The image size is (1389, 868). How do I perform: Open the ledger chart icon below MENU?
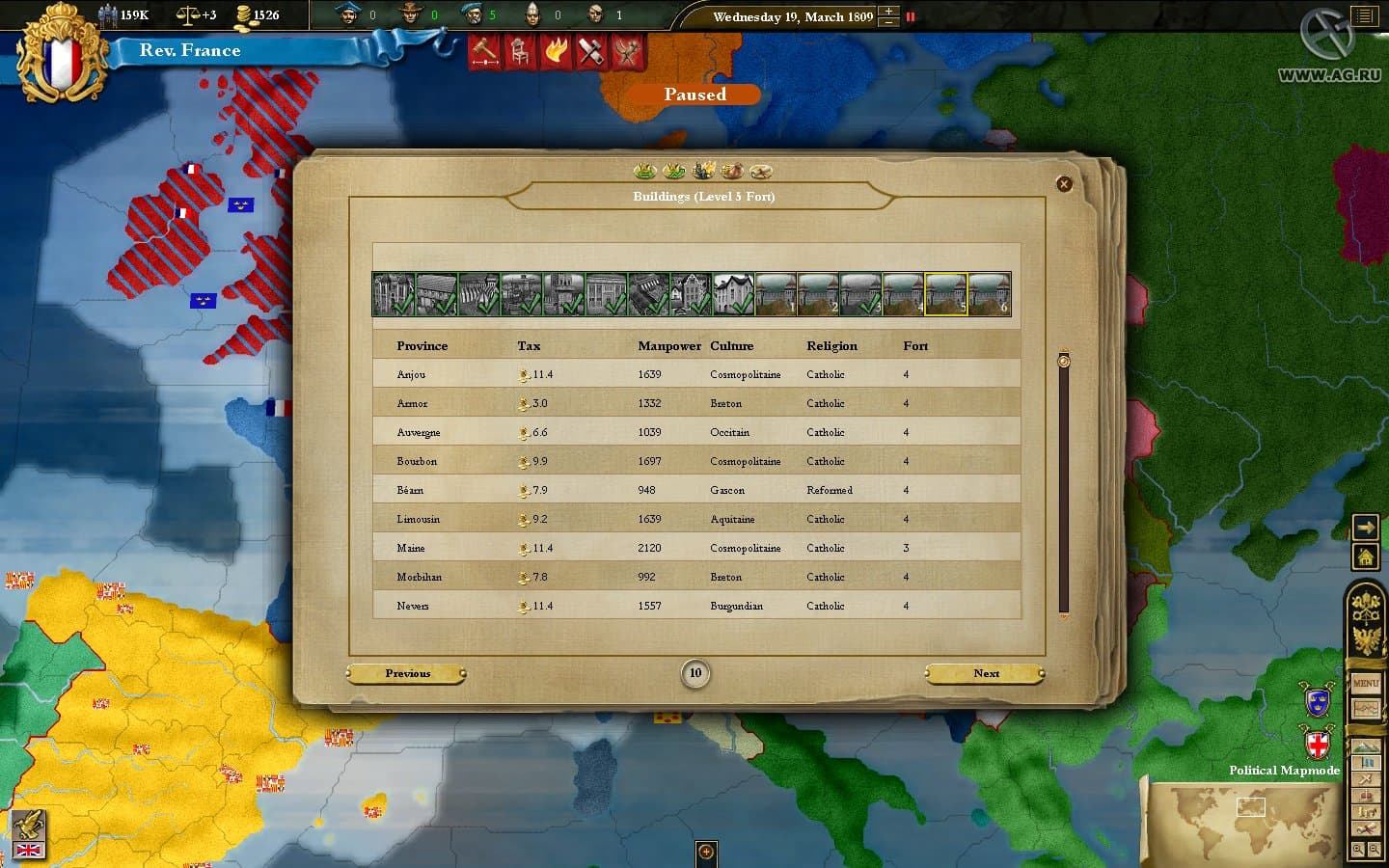point(1367,709)
